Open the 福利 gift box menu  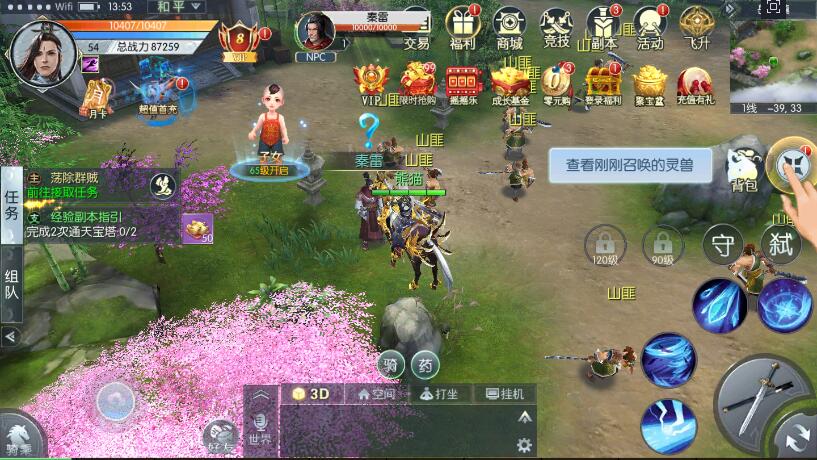click(463, 27)
